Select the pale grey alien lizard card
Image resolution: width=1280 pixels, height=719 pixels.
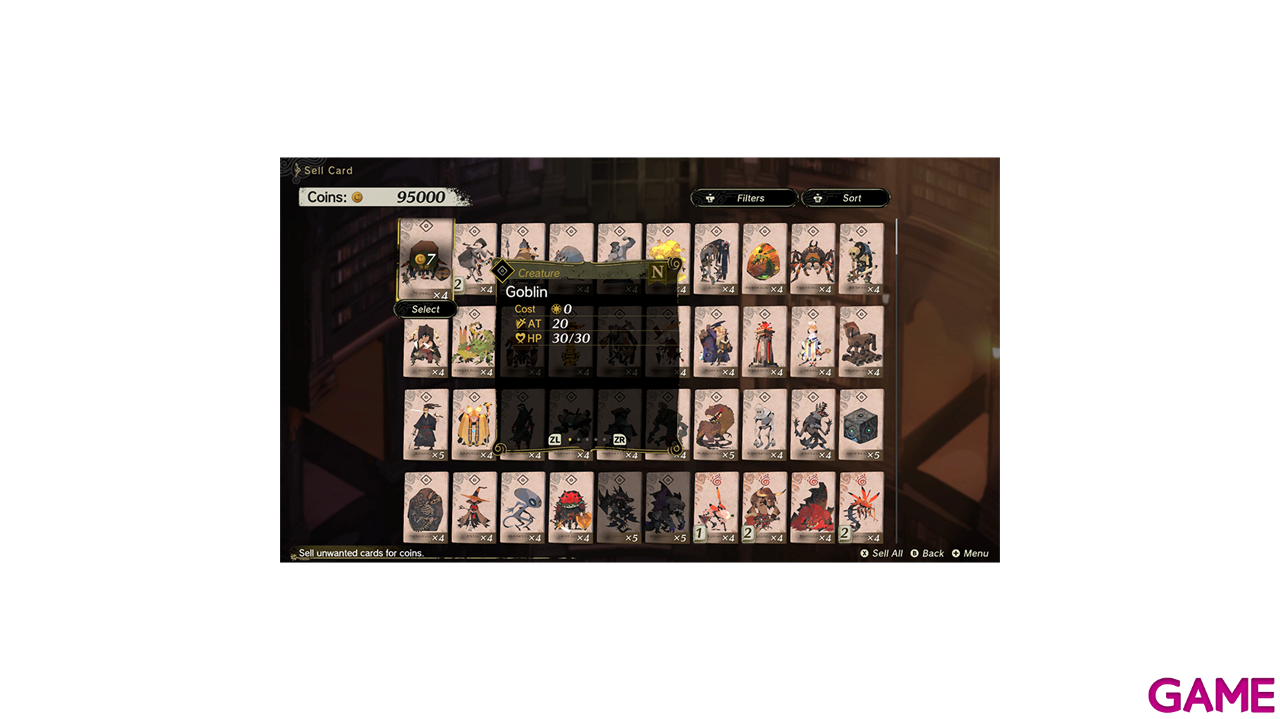(522, 508)
